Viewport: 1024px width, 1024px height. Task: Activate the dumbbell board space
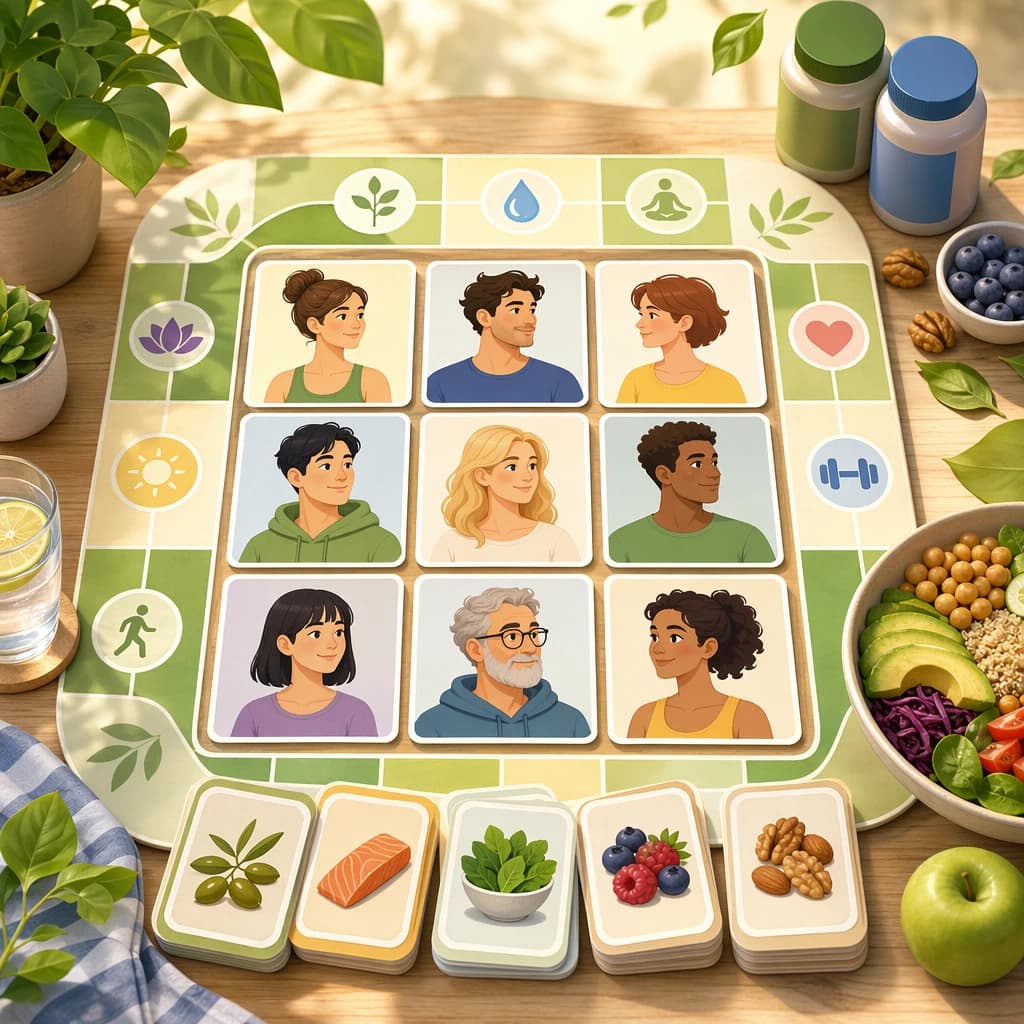(849, 472)
